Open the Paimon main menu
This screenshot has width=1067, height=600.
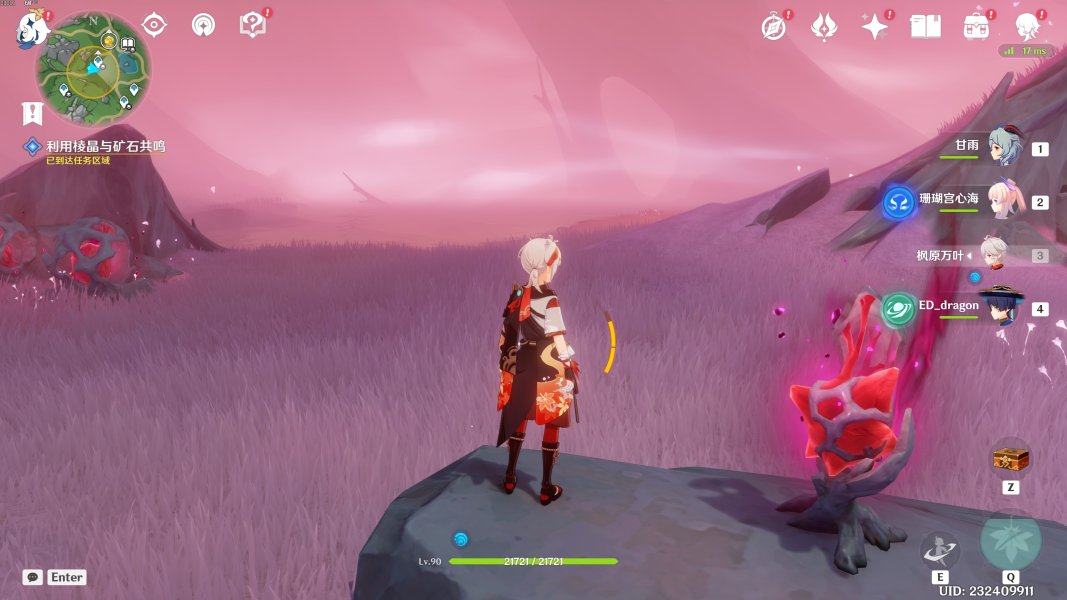(x=30, y=28)
